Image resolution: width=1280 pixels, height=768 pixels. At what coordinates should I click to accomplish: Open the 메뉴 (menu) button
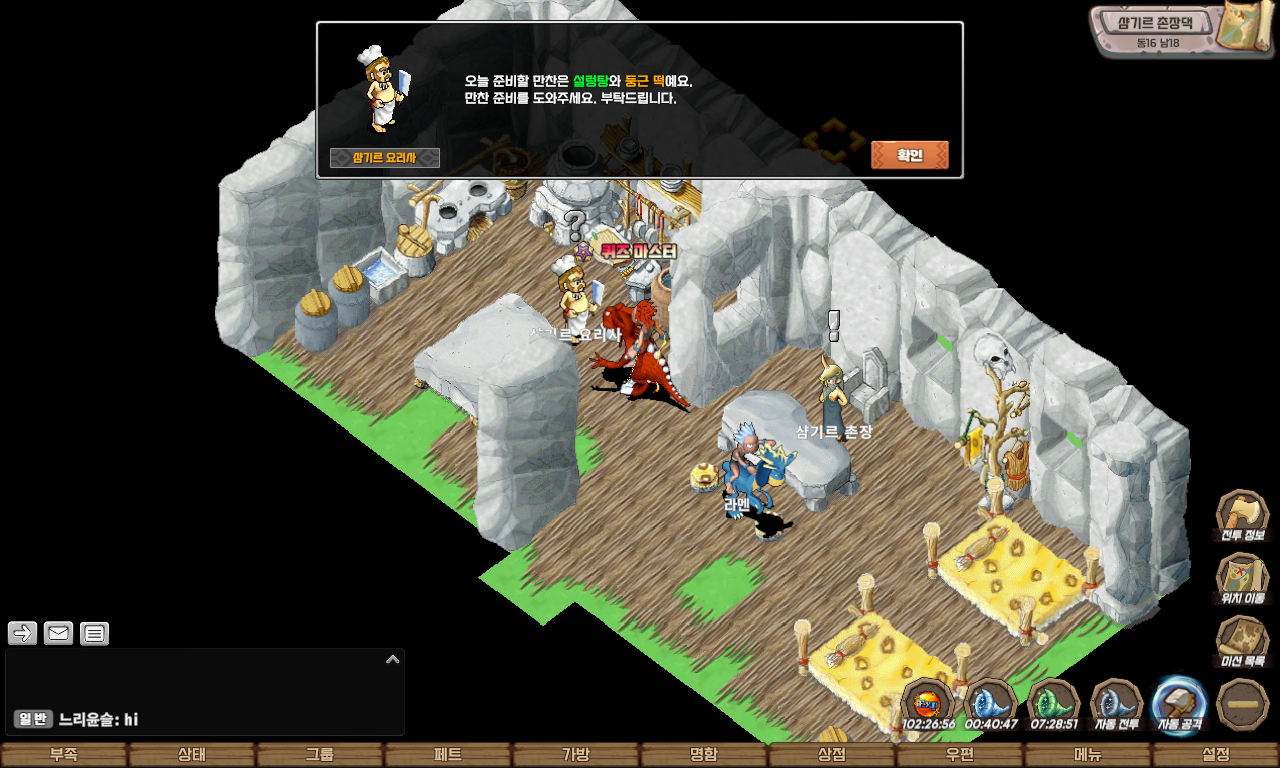click(1088, 755)
